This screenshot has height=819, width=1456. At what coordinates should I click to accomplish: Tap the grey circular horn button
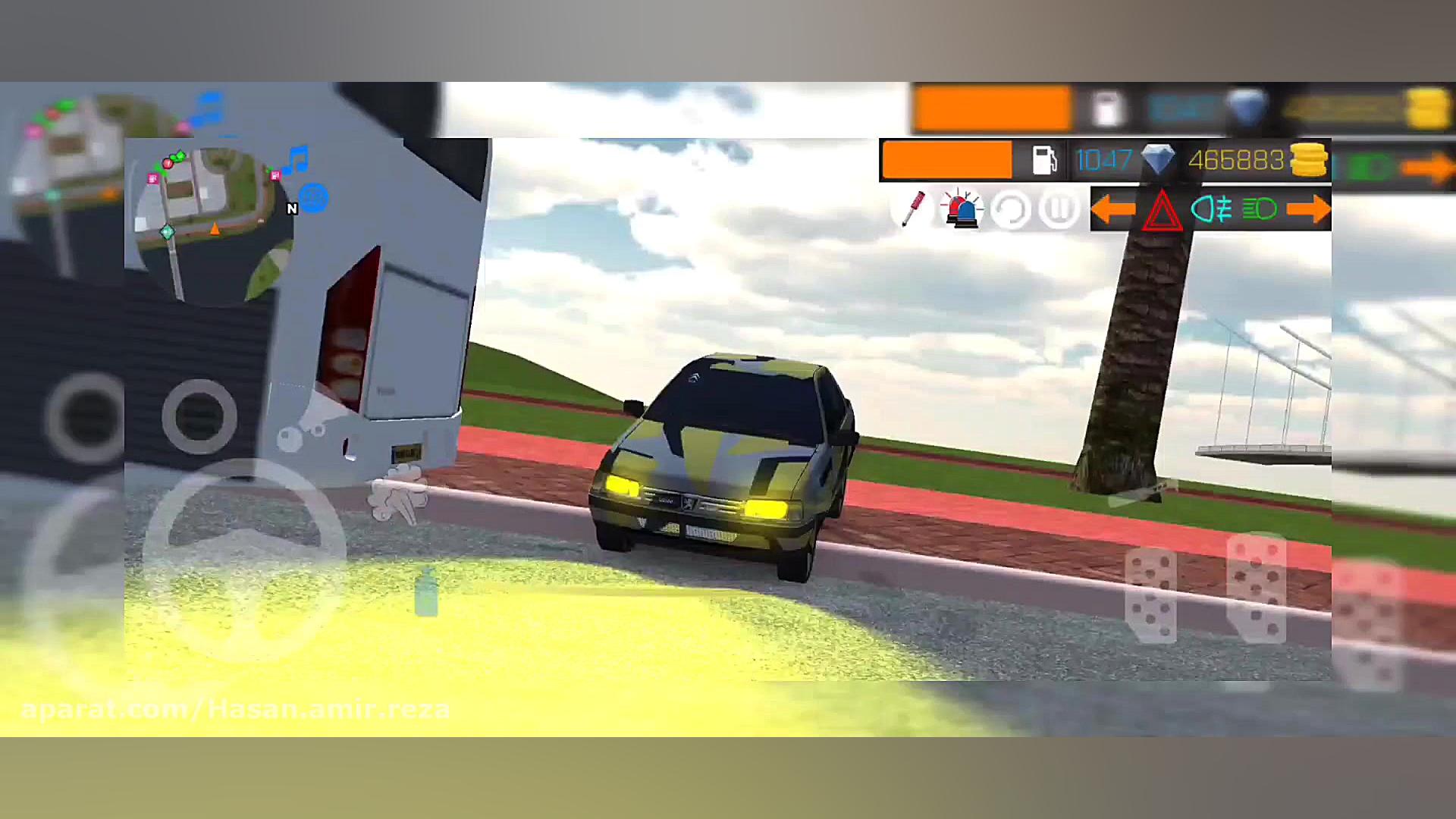[199, 416]
